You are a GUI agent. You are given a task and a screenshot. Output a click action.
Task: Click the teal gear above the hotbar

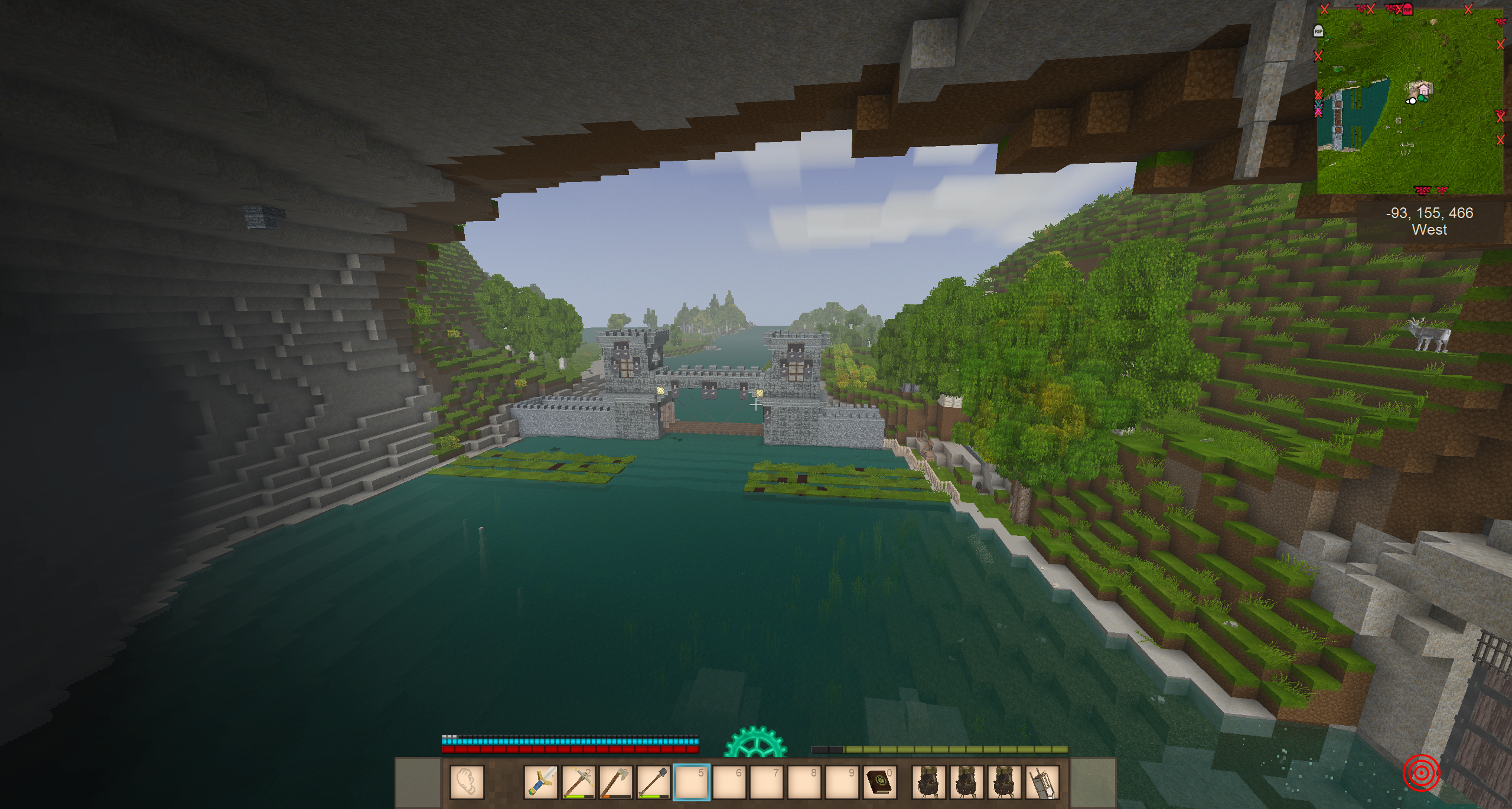[755, 744]
